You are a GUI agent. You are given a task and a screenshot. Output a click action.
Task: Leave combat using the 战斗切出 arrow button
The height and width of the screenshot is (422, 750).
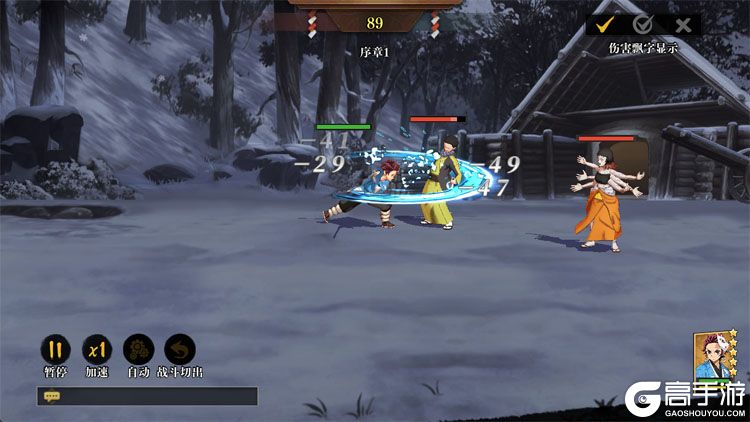(x=179, y=351)
